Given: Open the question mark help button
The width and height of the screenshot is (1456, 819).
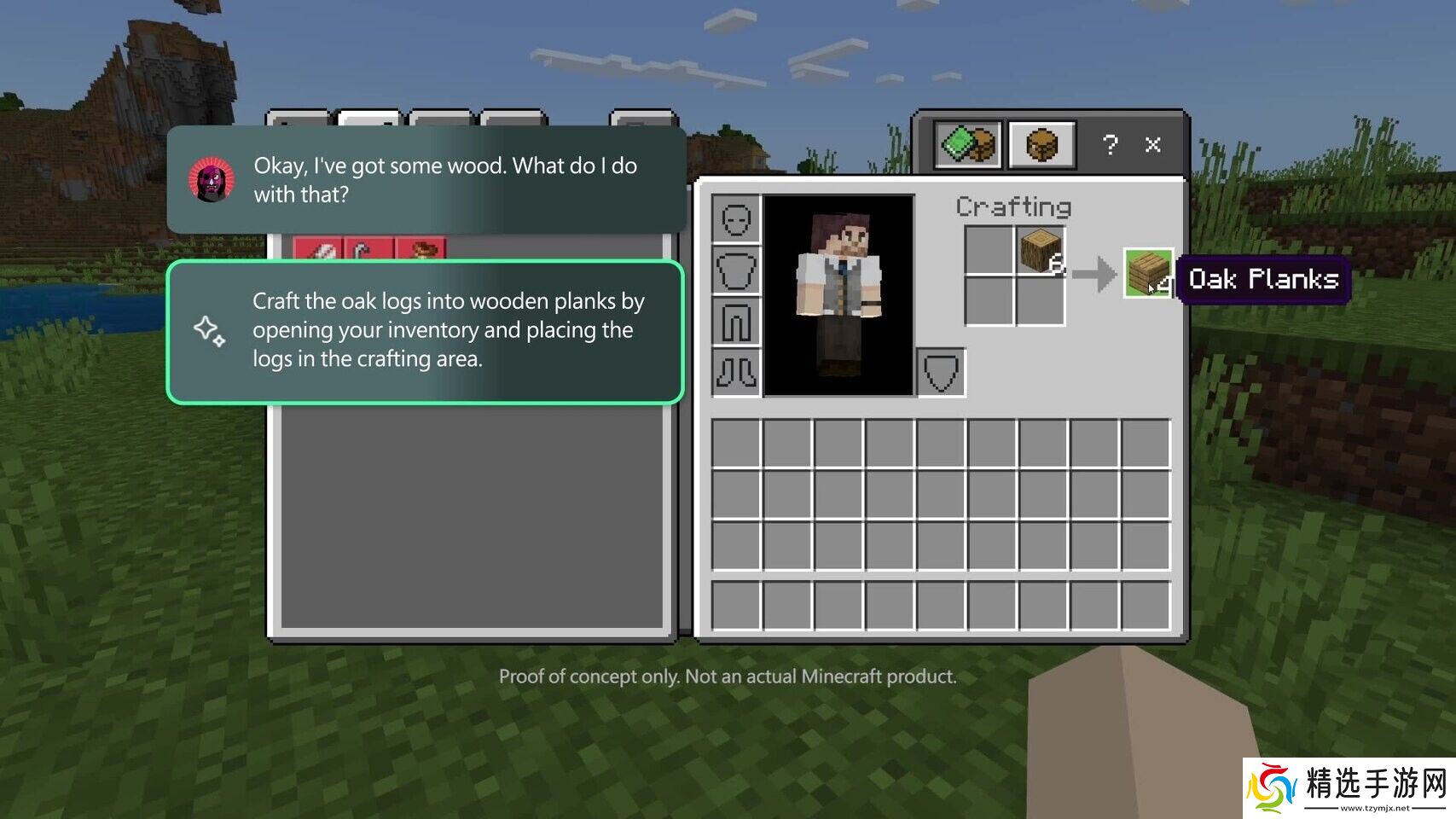Looking at the screenshot, I should click(x=1109, y=145).
